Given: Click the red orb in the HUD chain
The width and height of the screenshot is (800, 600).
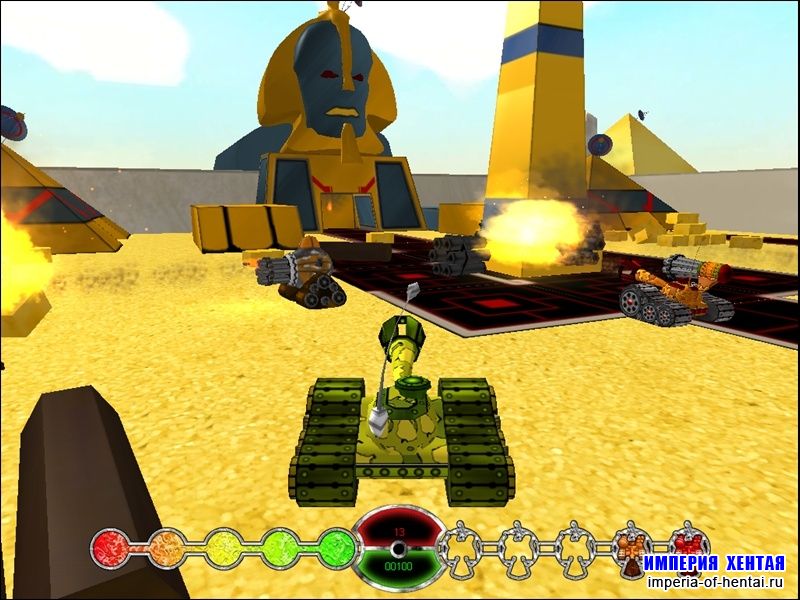Looking at the screenshot, I should [110, 548].
